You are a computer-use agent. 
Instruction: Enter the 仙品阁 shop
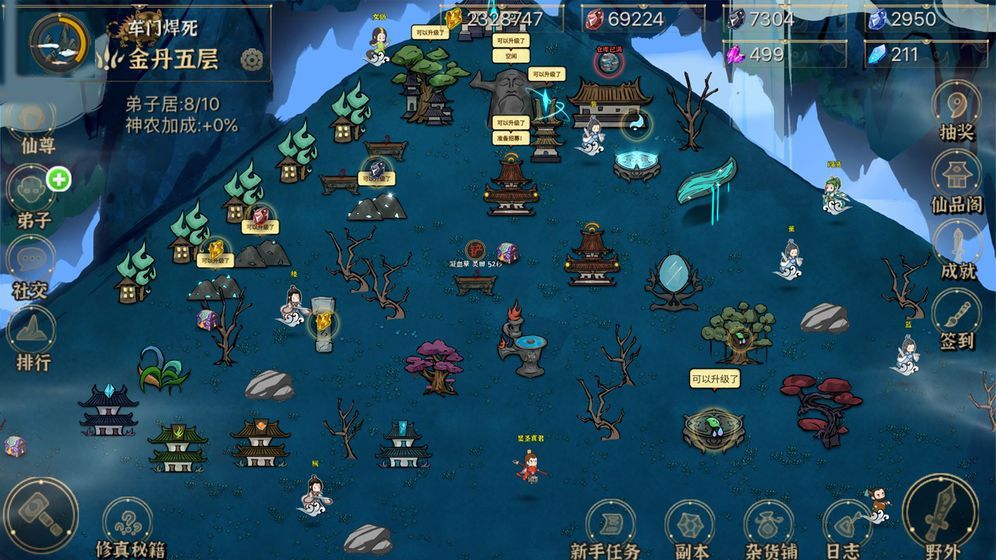[x=957, y=178]
